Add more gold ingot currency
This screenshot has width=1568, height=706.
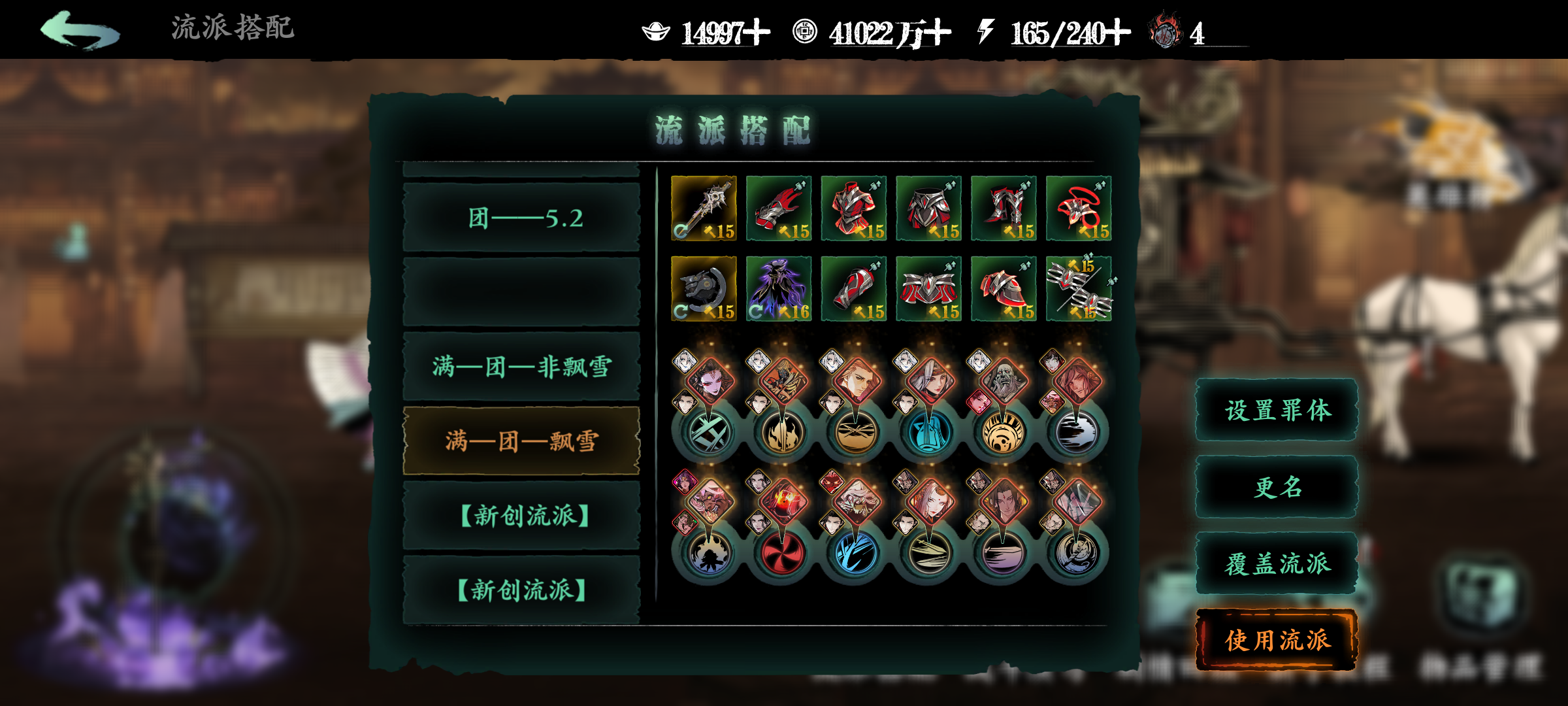[758, 33]
